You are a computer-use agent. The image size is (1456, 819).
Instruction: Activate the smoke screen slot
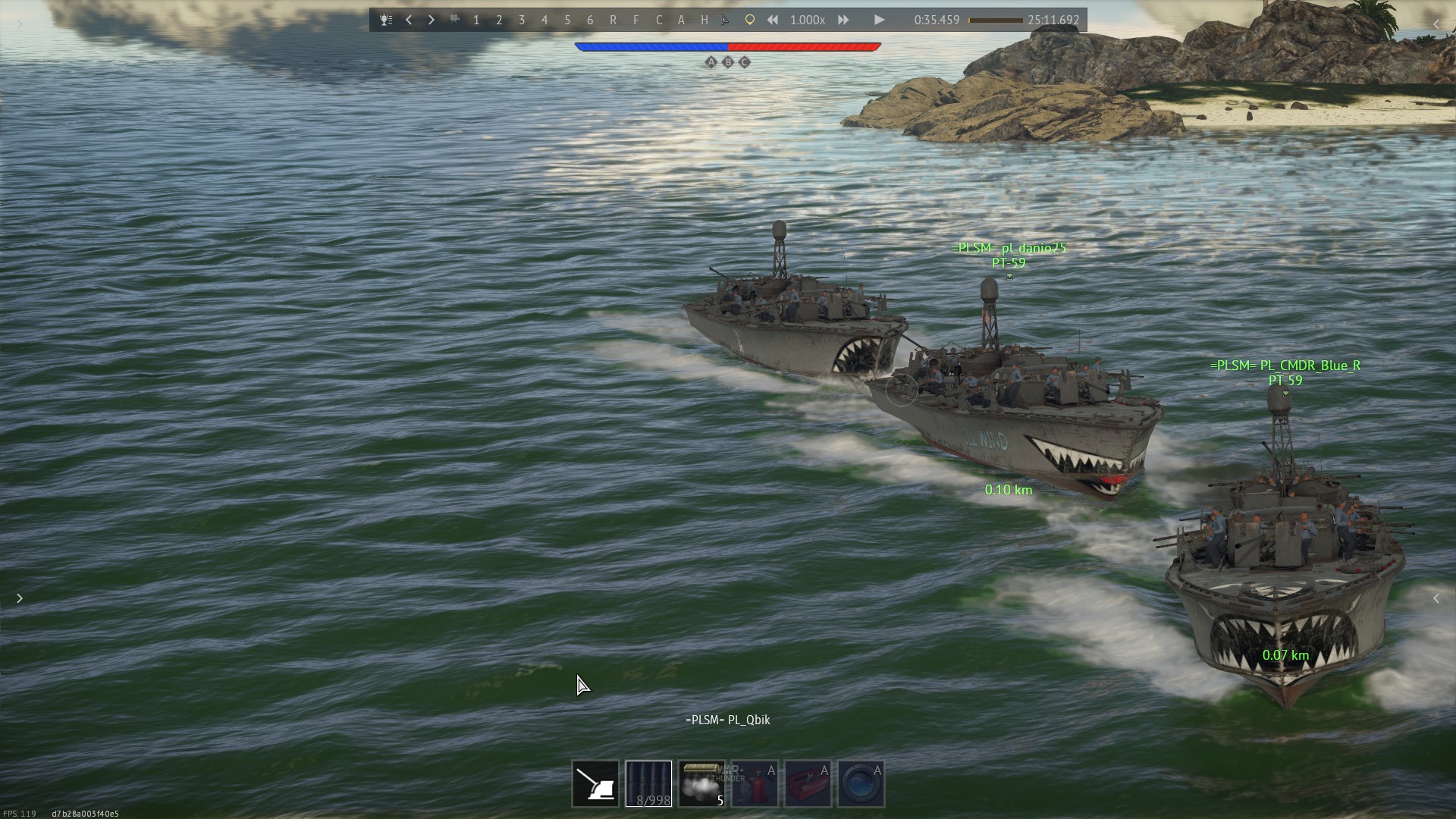(701, 784)
